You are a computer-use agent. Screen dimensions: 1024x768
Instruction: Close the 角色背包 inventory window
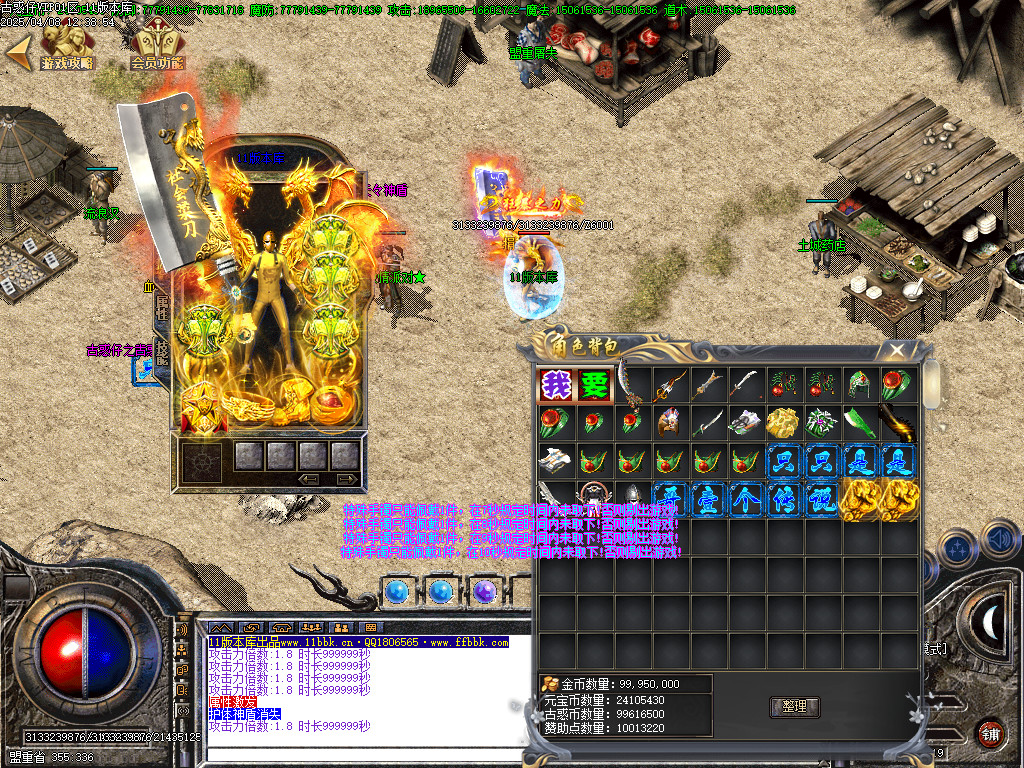coord(897,350)
